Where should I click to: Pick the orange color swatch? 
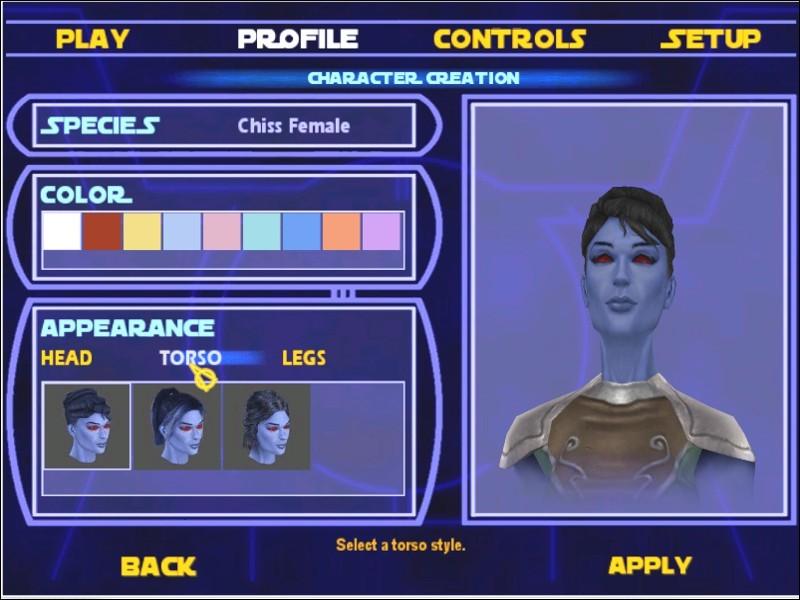click(341, 231)
